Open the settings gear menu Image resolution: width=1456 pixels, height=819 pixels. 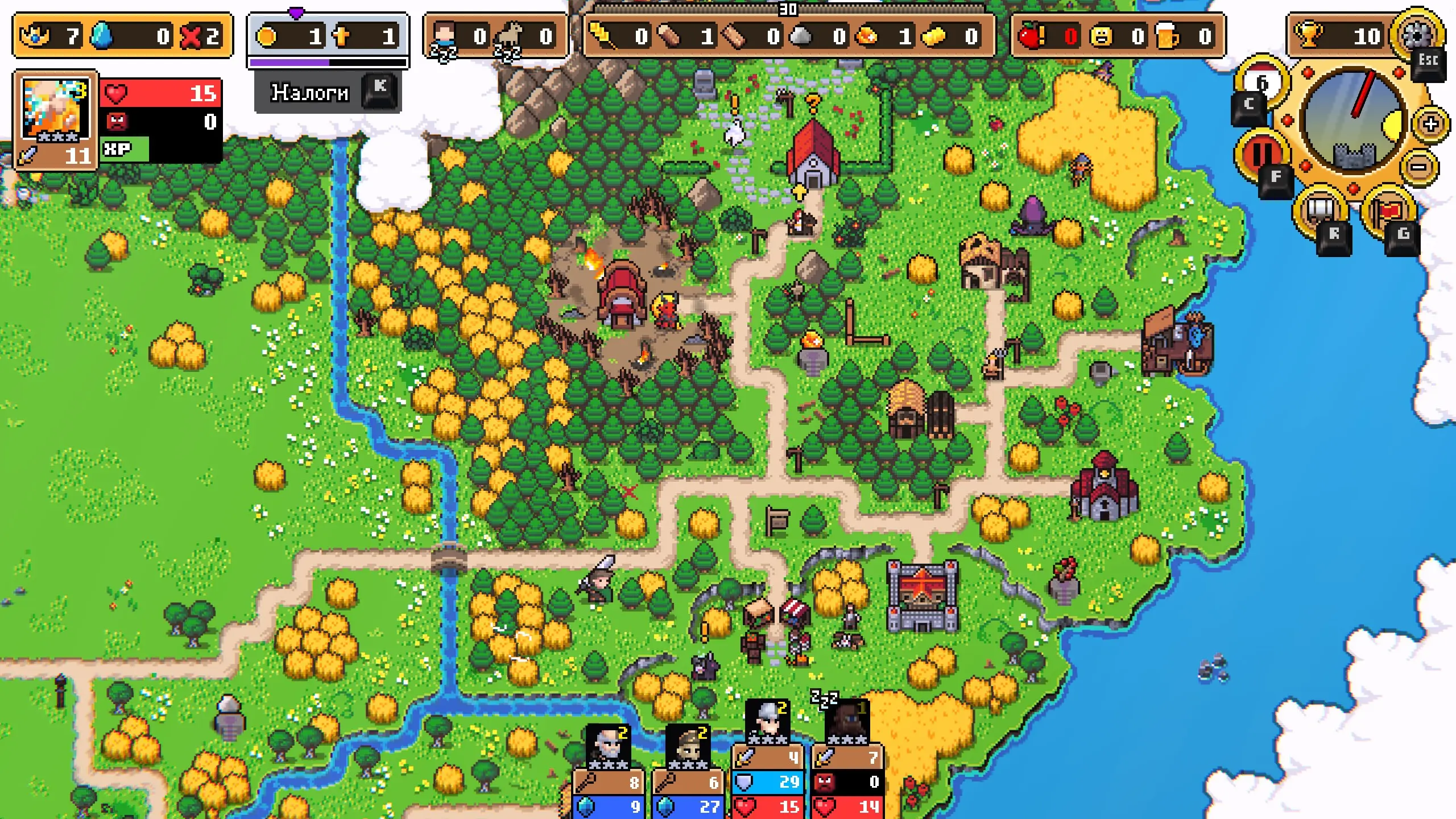tap(1416, 34)
